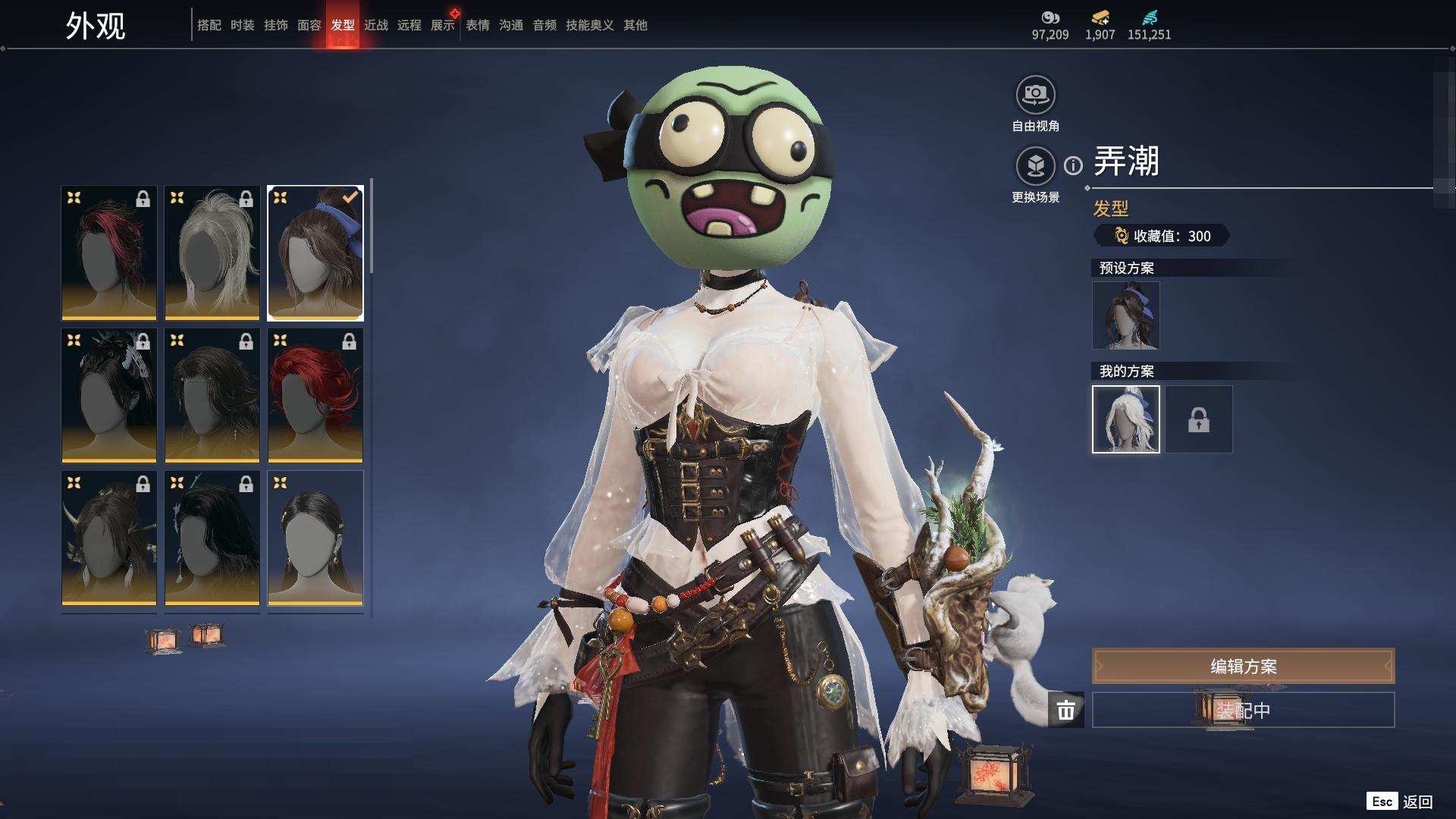The height and width of the screenshot is (819, 1456).
Task: Switch to the 表情 tab
Action: 478,25
